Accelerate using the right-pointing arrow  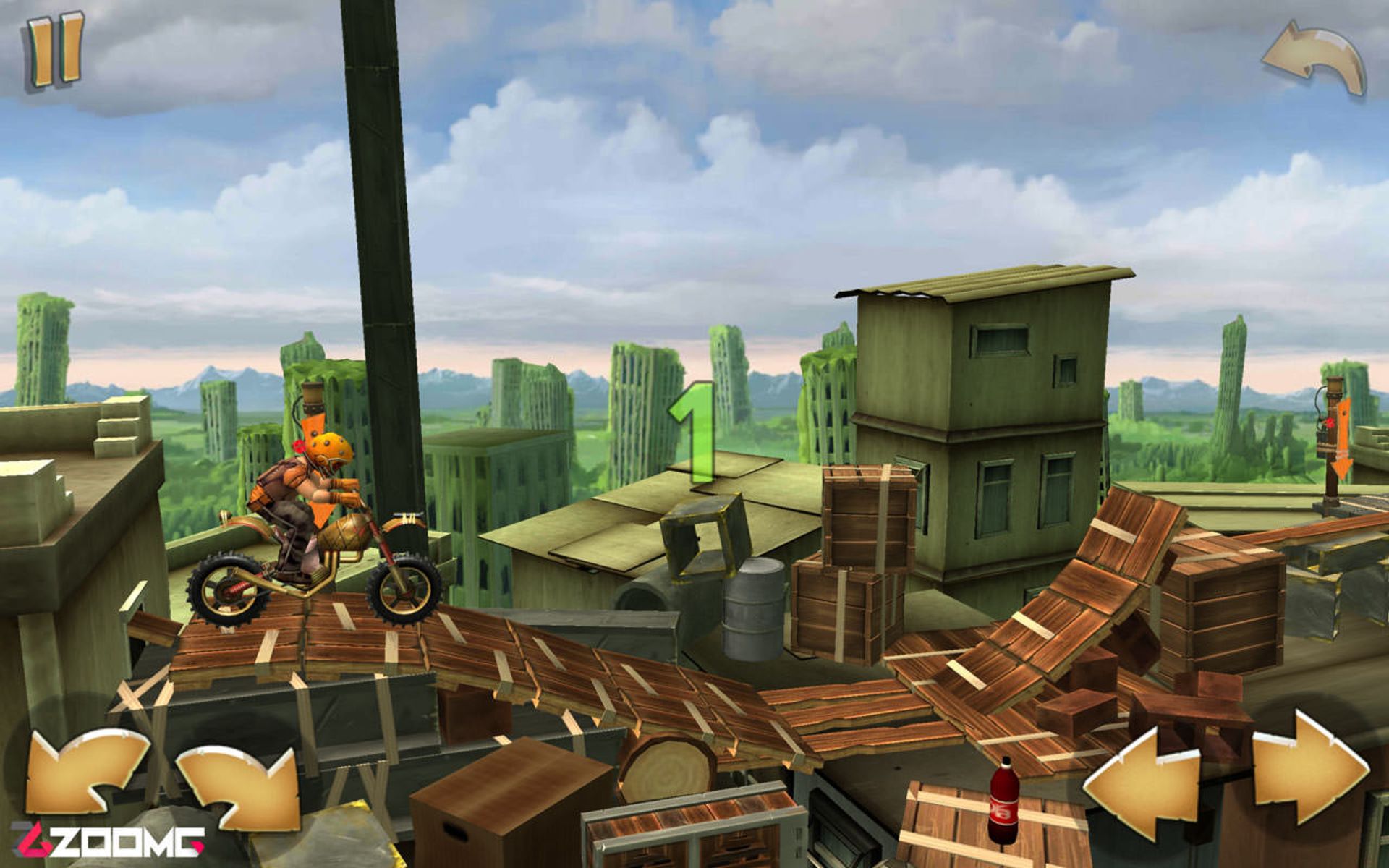click(x=1308, y=770)
